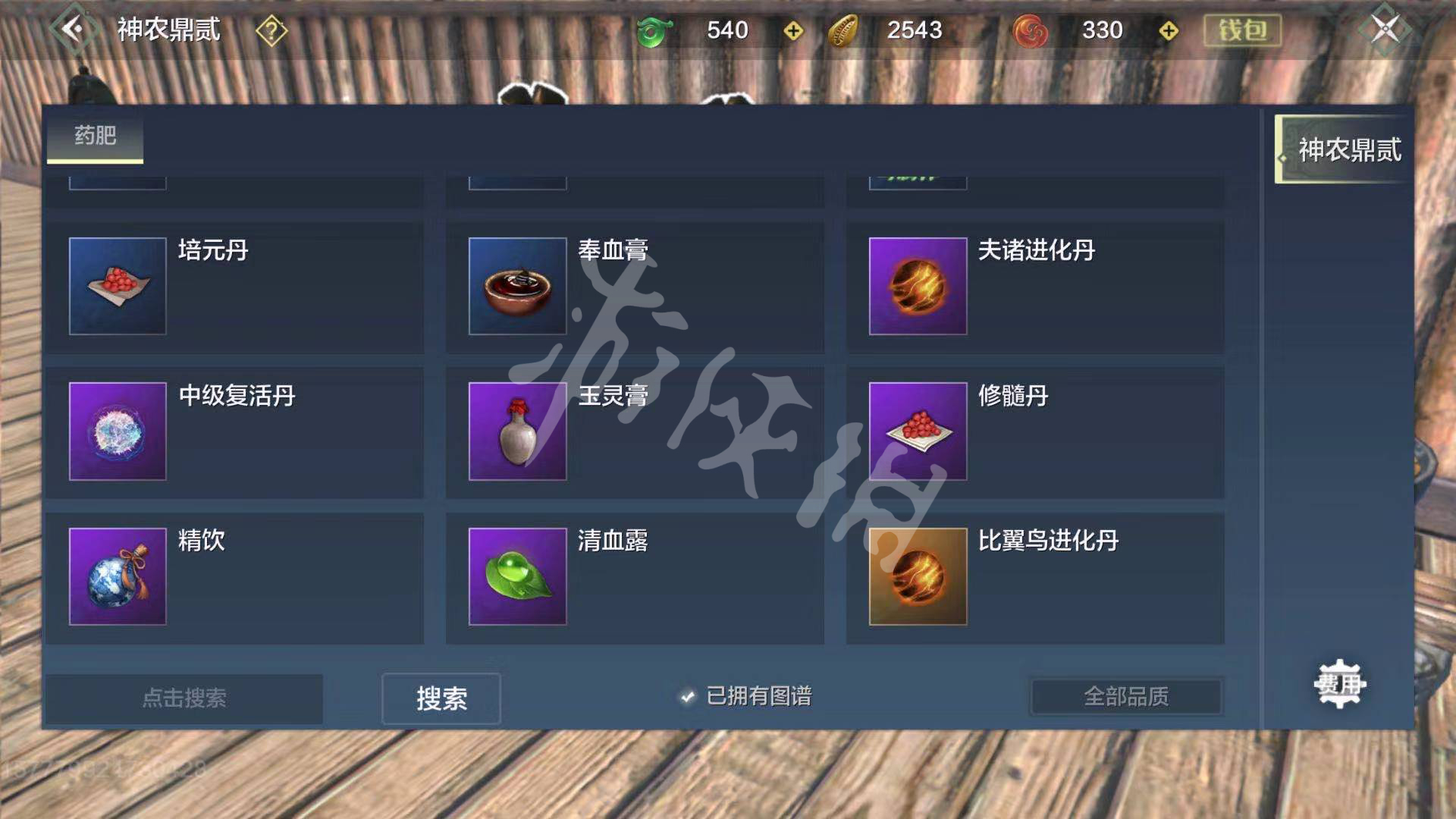Open the 全部品质 quality filter
The image size is (1456, 819).
[1125, 695]
